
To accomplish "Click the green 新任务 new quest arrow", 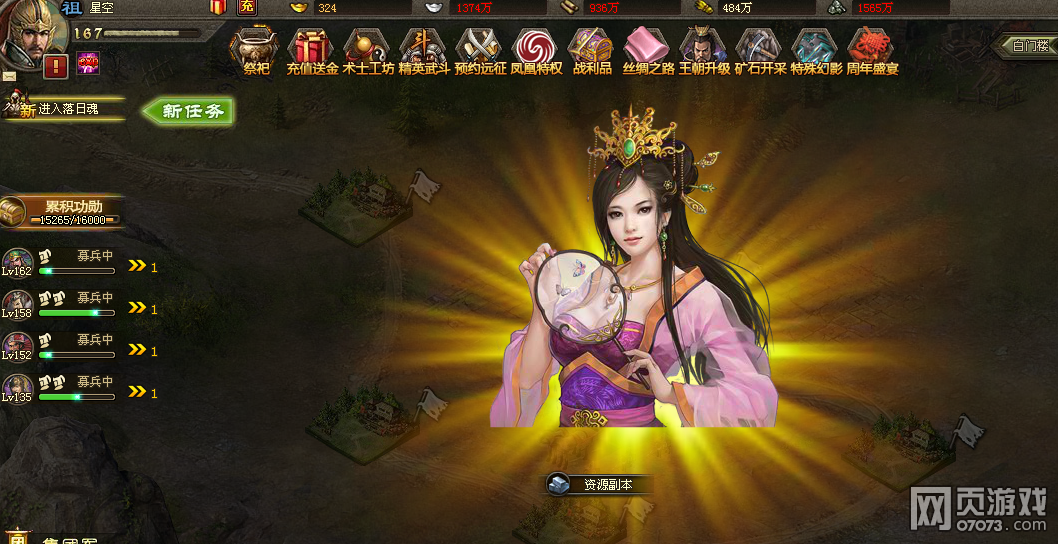I will pos(190,111).
